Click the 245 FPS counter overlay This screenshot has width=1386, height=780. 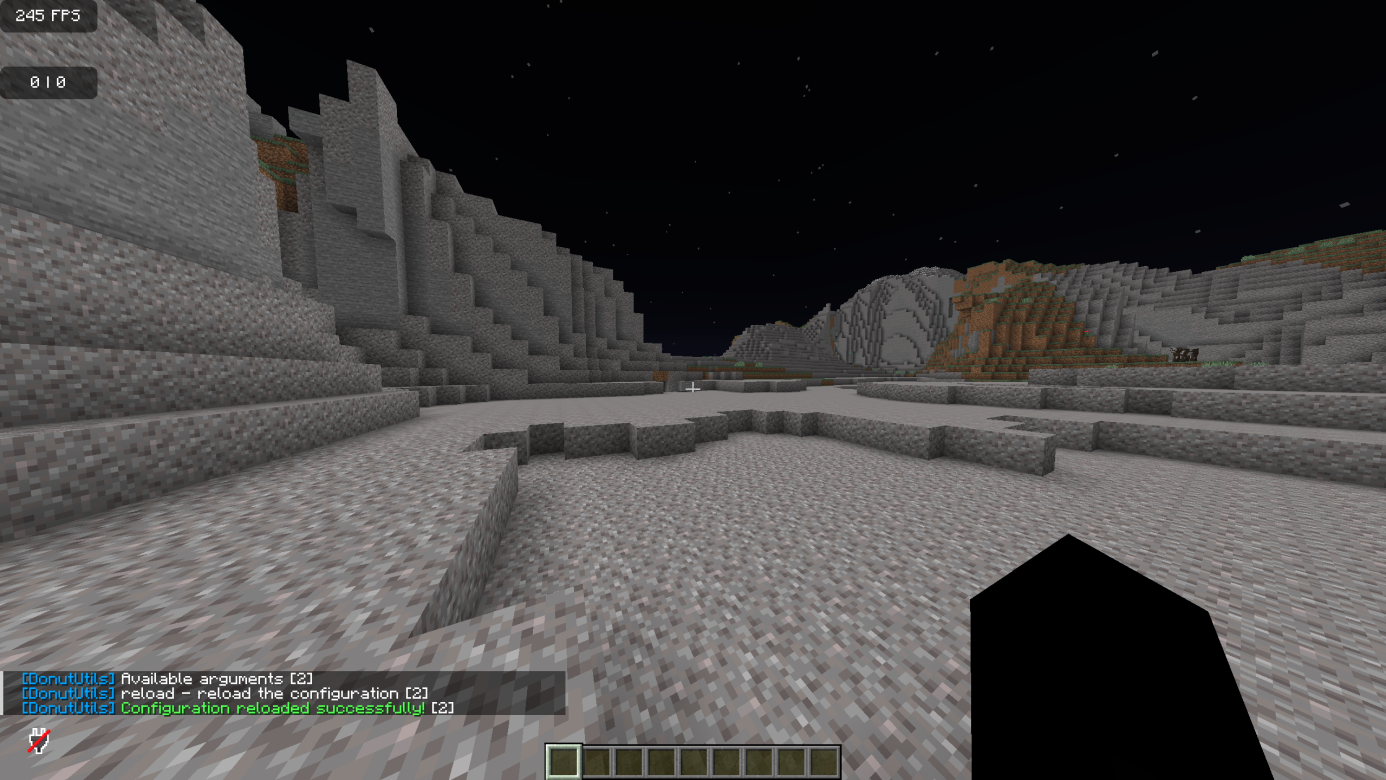[x=47, y=16]
